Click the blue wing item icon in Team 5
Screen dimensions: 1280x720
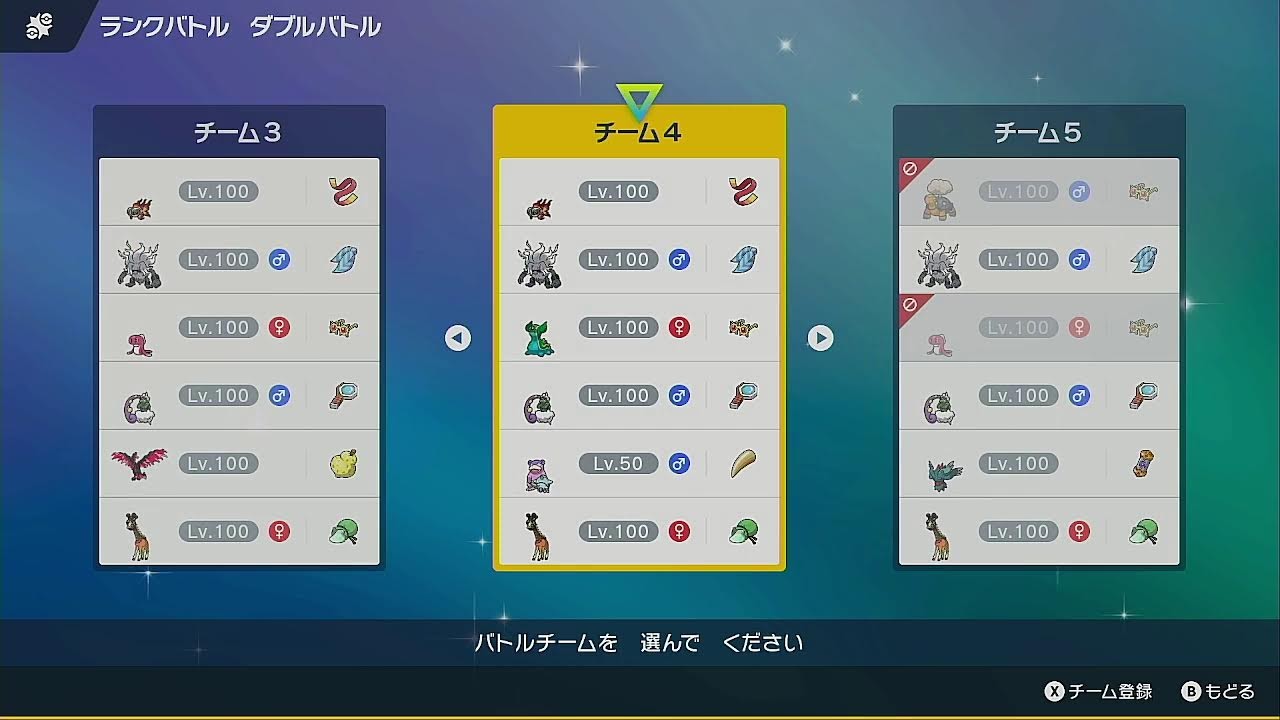click(1144, 259)
